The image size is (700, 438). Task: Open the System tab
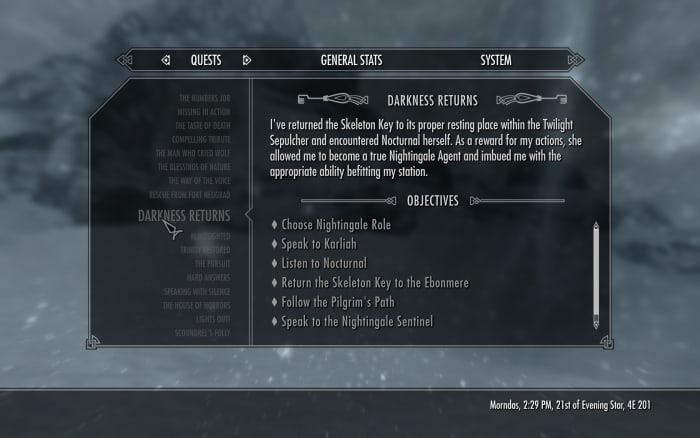pyautogui.click(x=495, y=60)
